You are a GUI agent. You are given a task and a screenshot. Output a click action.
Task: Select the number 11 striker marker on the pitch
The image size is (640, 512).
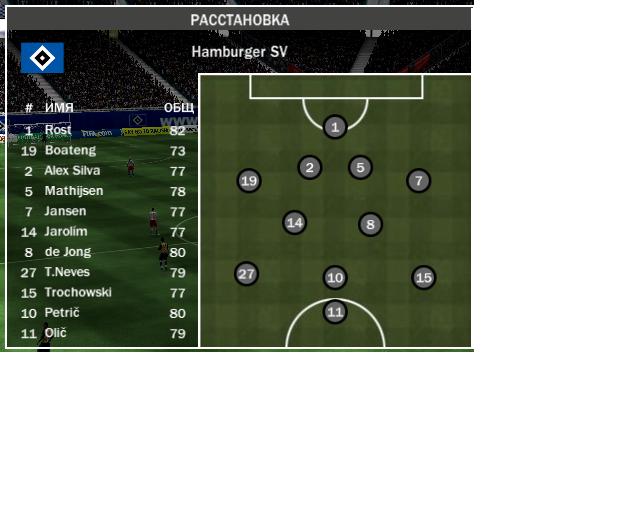[x=335, y=312]
